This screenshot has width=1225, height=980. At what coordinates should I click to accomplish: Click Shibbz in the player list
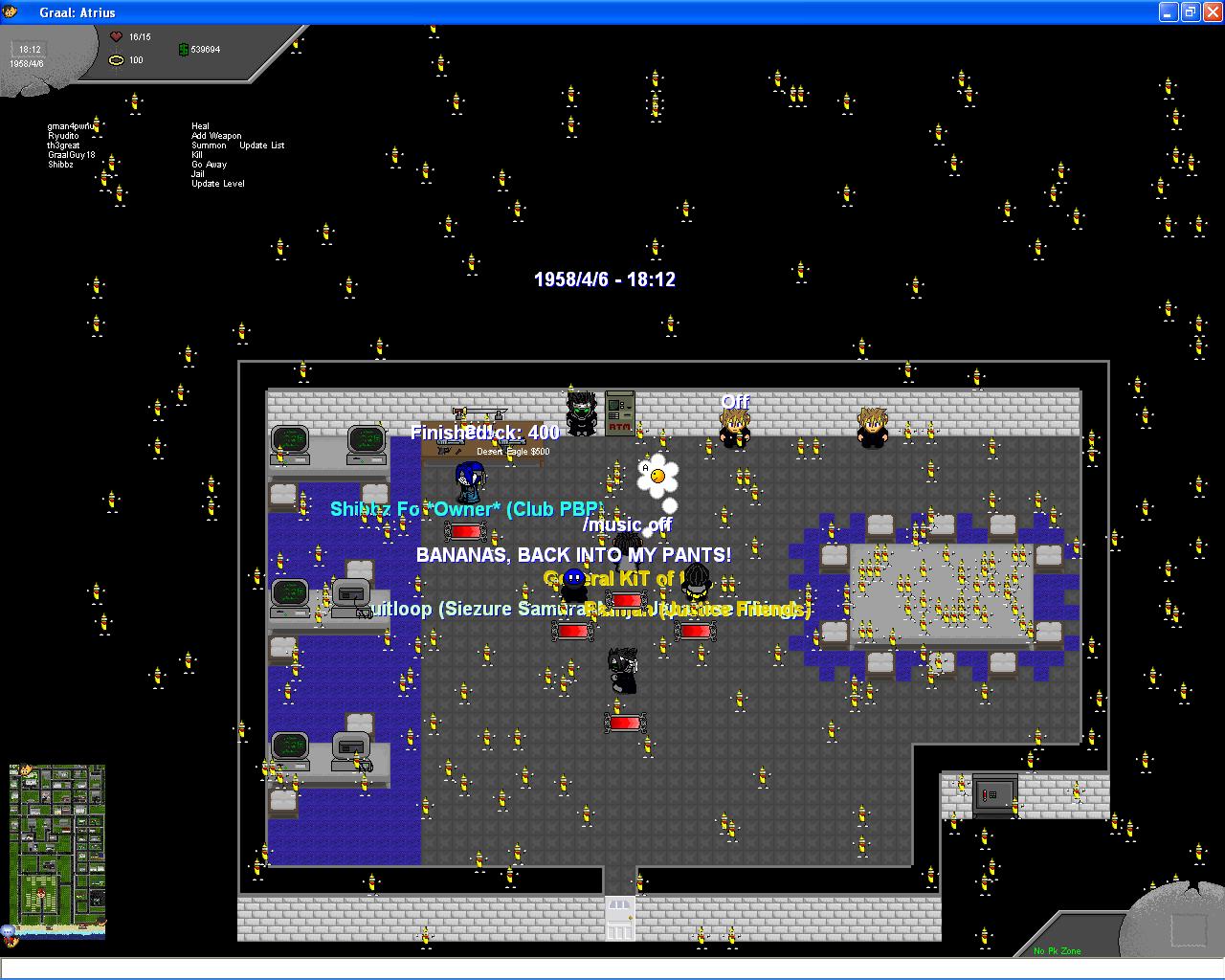(x=60, y=165)
